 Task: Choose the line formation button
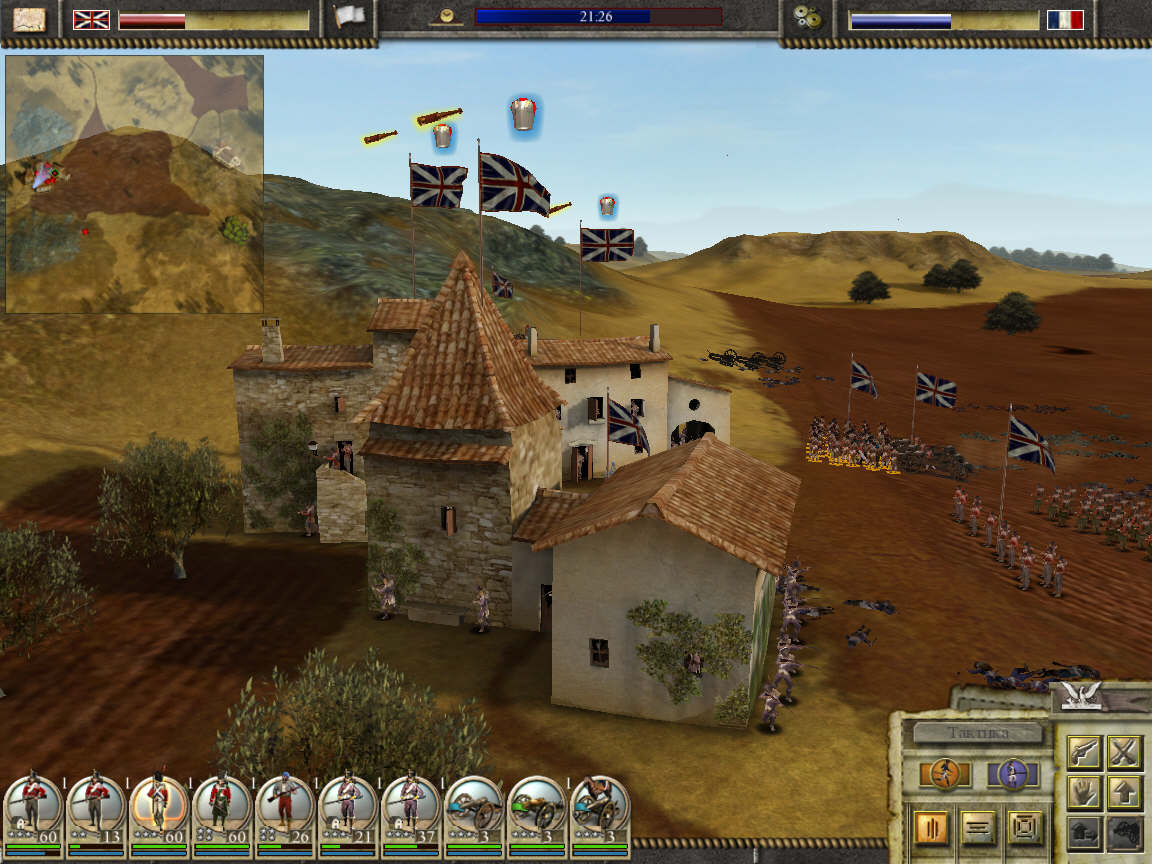979,828
